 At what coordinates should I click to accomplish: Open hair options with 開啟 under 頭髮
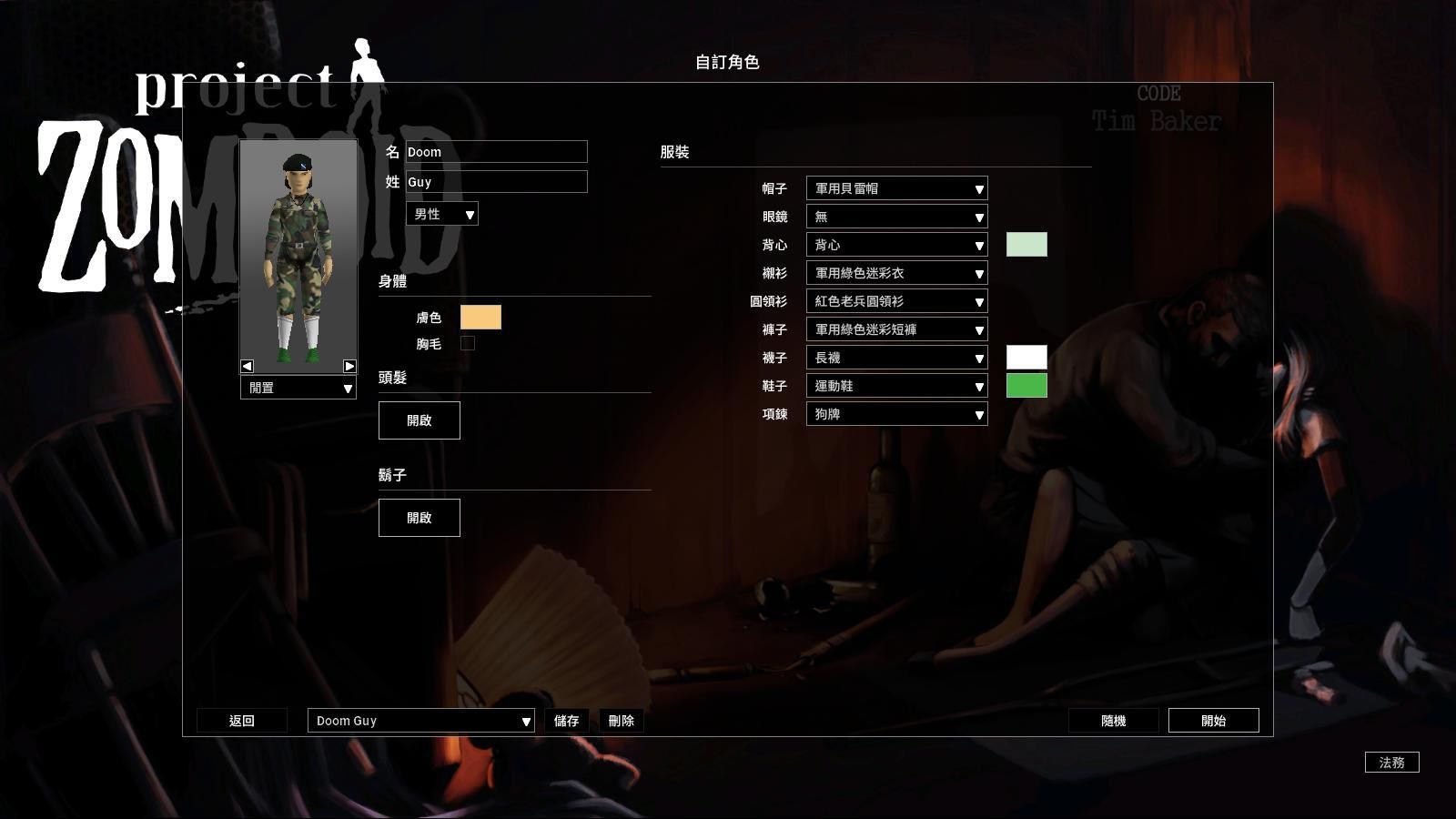coord(419,420)
